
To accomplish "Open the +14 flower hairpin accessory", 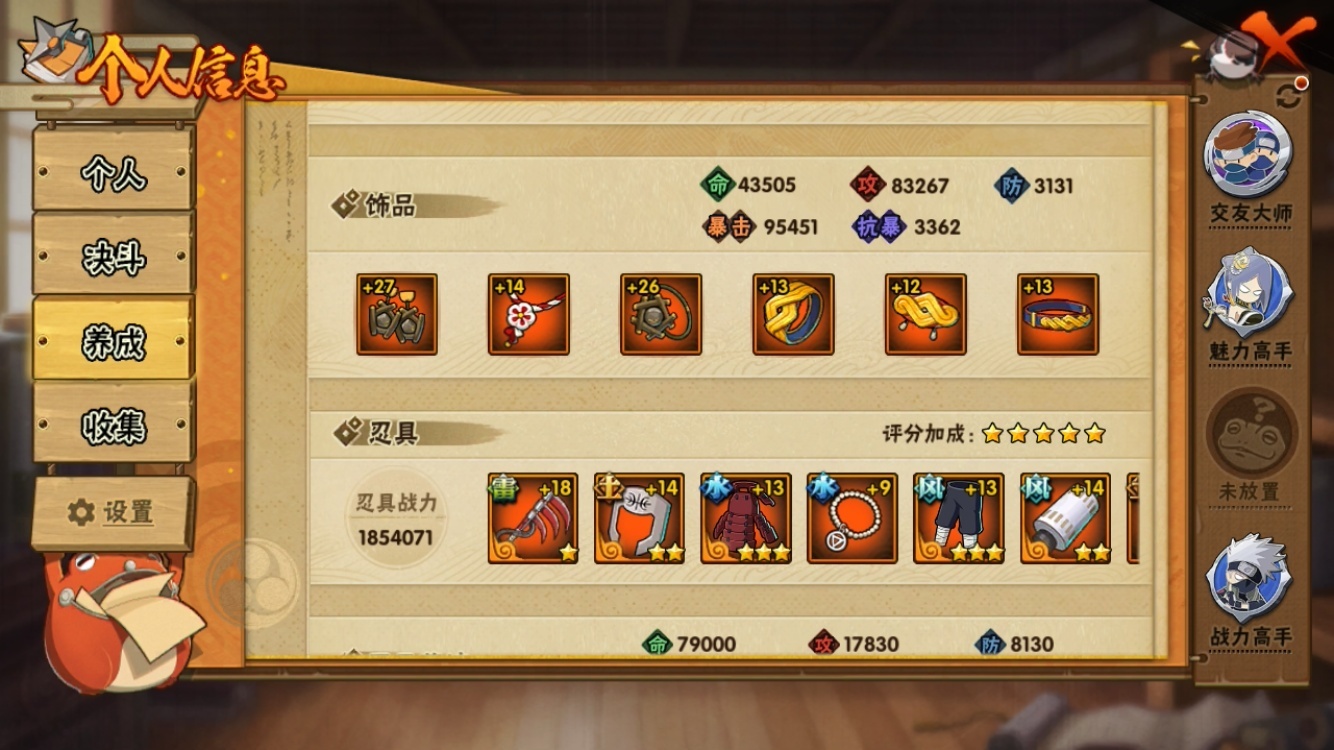I will click(529, 313).
